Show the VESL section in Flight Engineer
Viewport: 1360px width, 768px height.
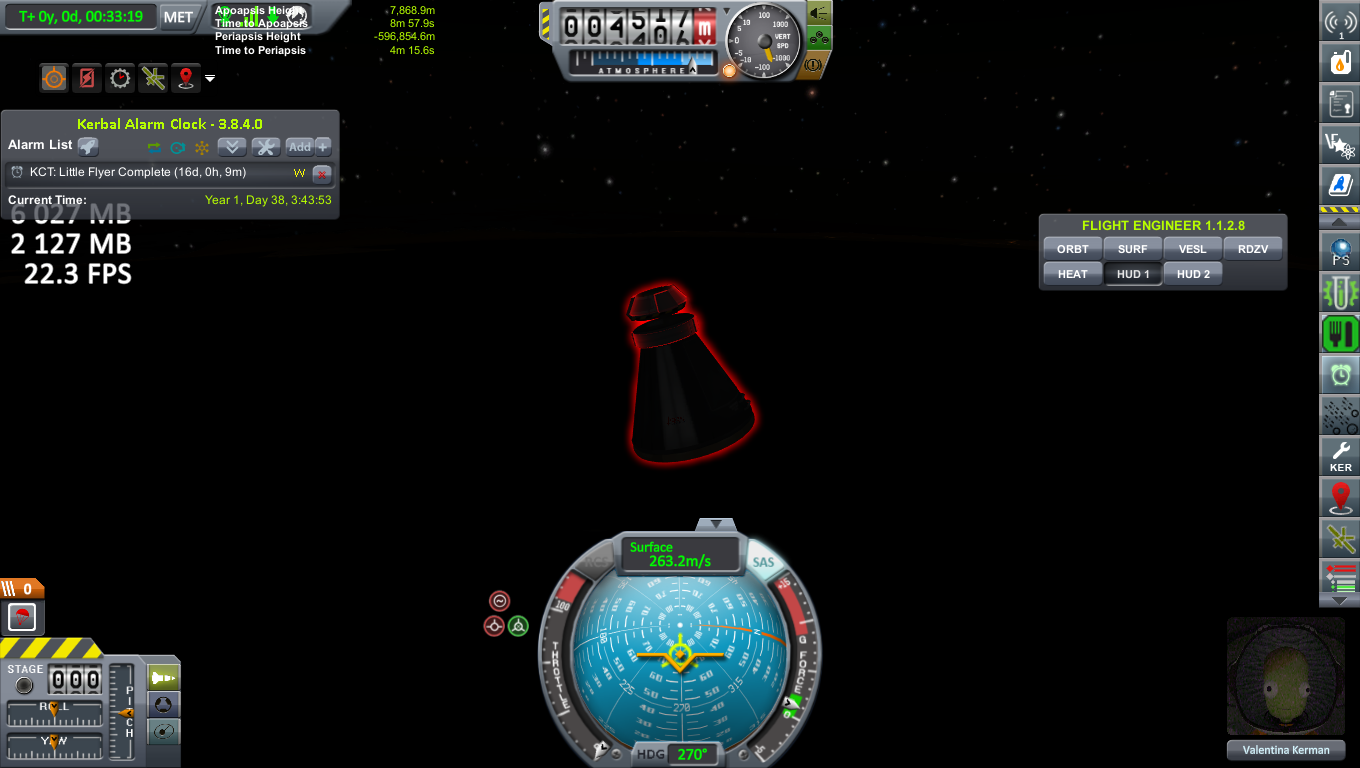coord(1193,249)
